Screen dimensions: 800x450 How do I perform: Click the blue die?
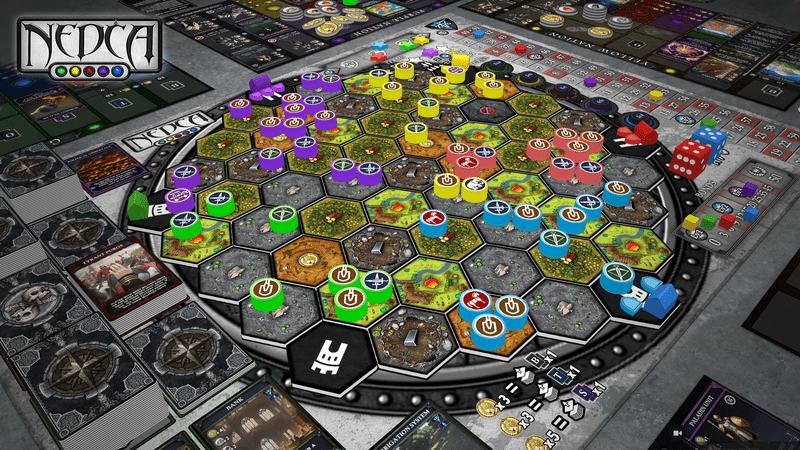pos(711,141)
